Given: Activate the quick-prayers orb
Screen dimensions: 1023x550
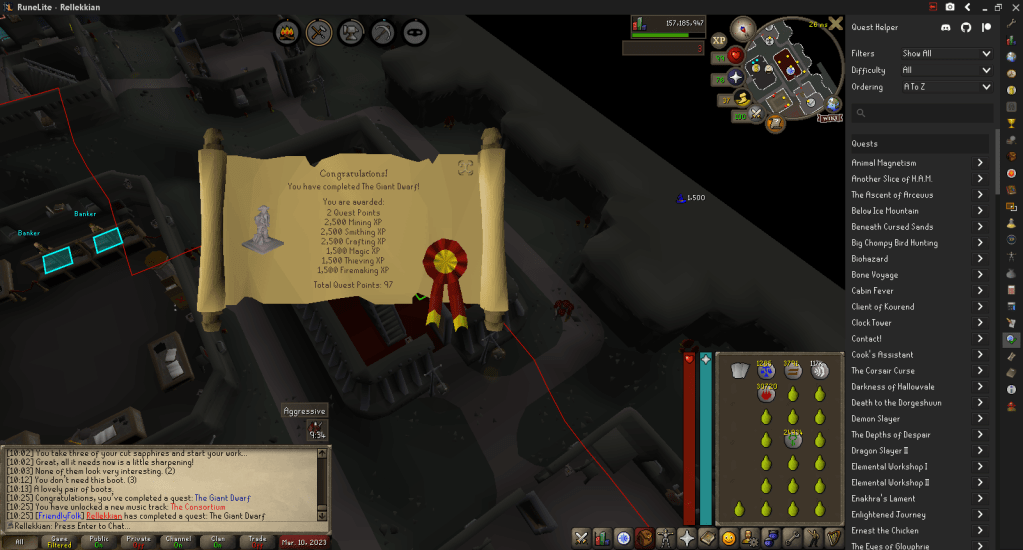Looking at the screenshot, I should pyautogui.click(x=736, y=77).
